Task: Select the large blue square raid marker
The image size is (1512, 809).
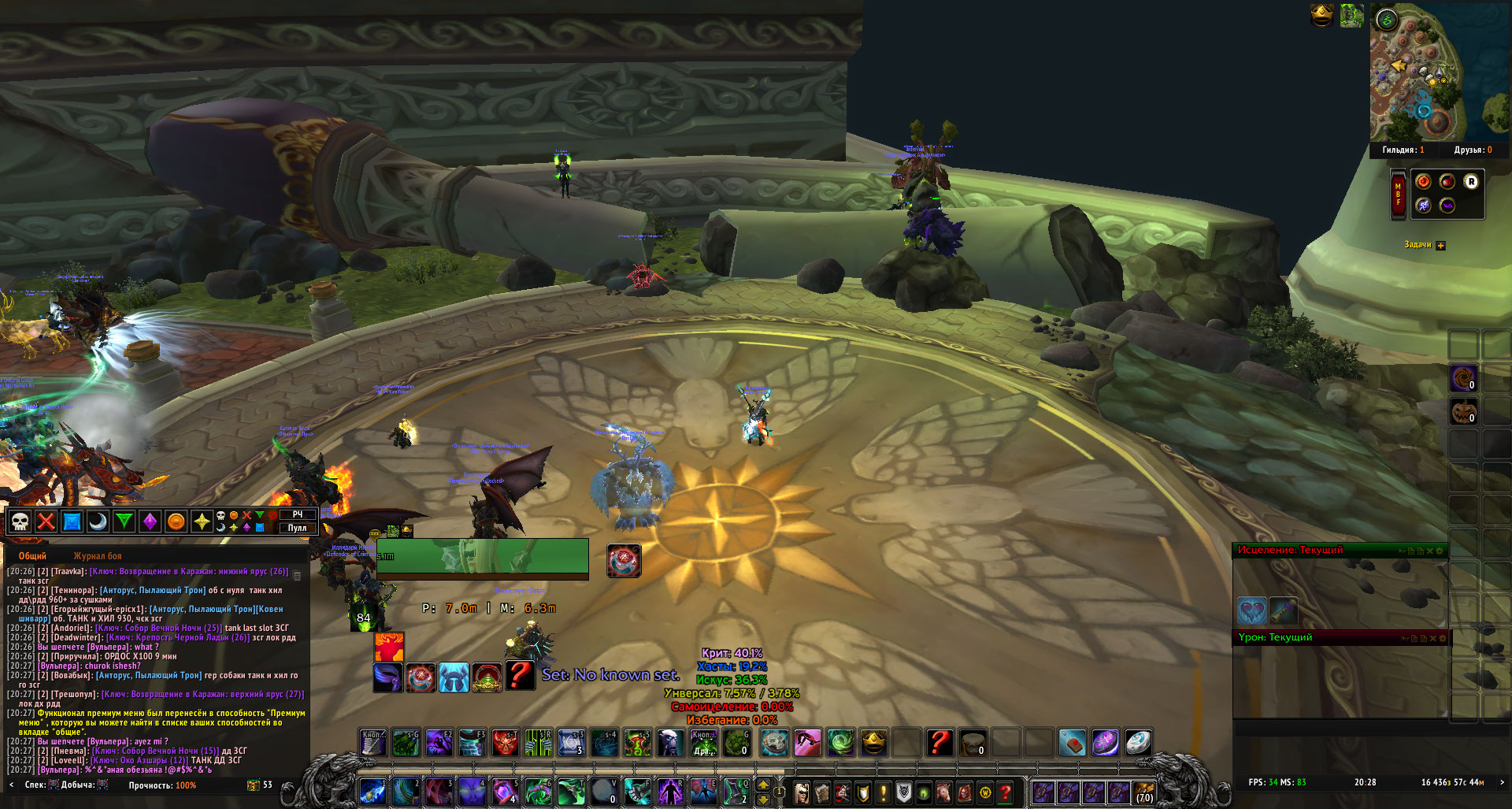Action: click(72, 521)
